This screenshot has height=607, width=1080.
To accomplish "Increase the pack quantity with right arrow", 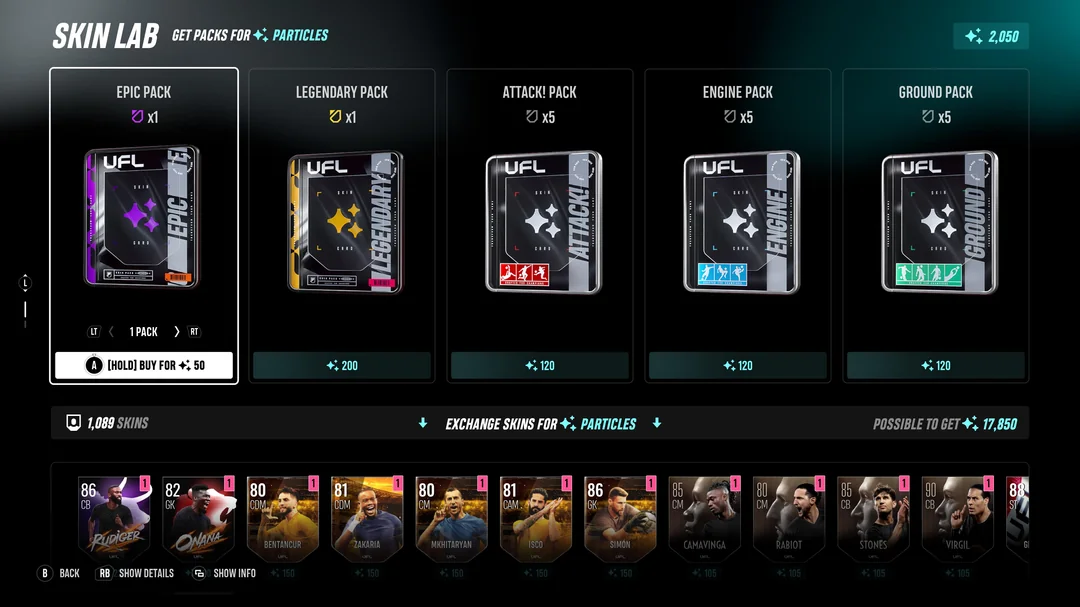I will tap(177, 331).
